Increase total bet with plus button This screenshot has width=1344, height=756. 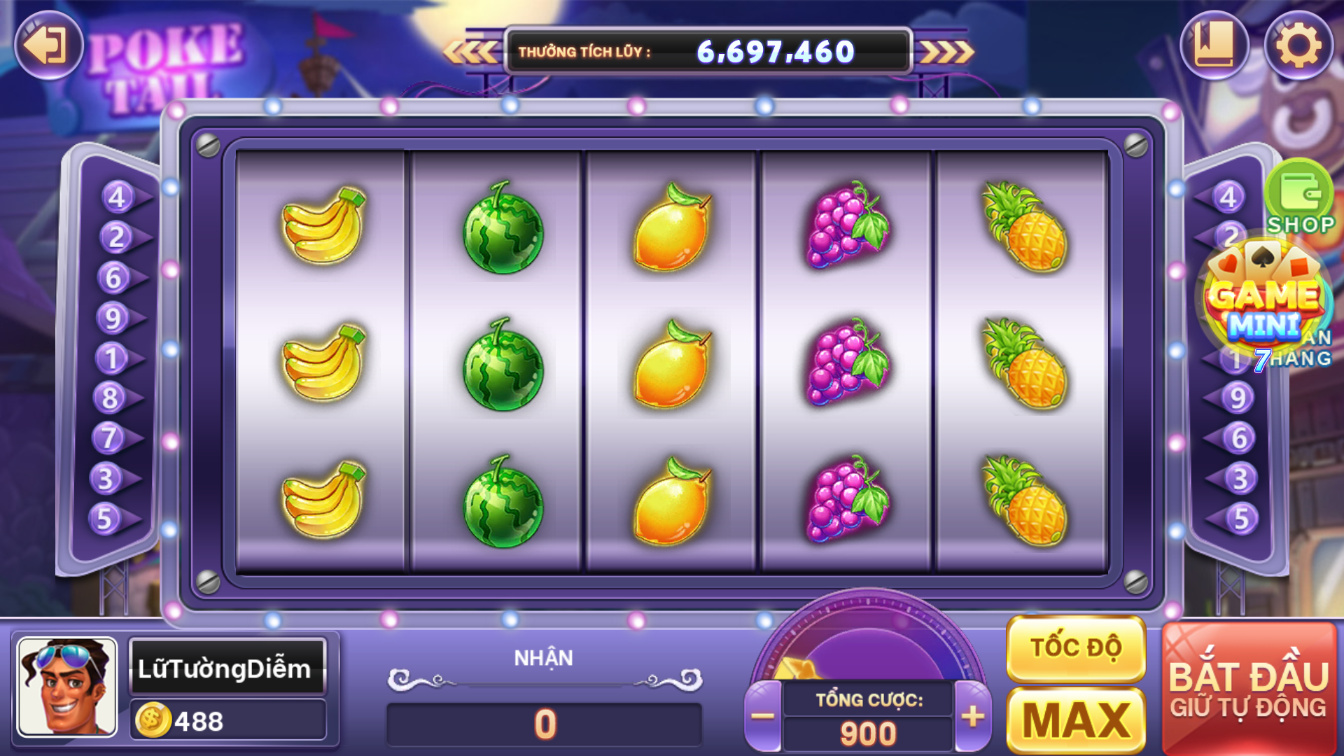coord(972,716)
